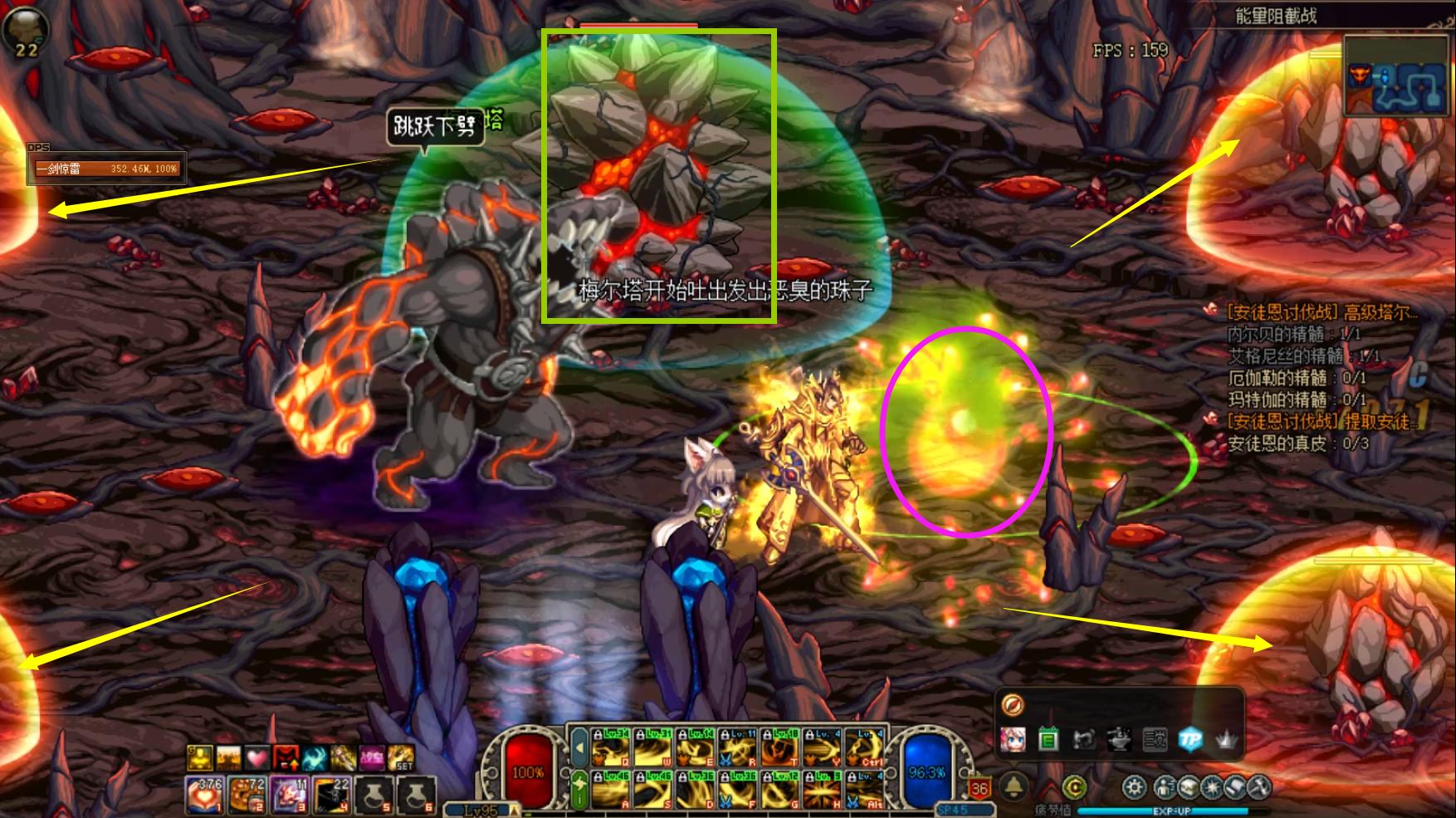The image size is (1456, 818).
Task: Use the consumable in quick slot 2
Action: pos(247,795)
